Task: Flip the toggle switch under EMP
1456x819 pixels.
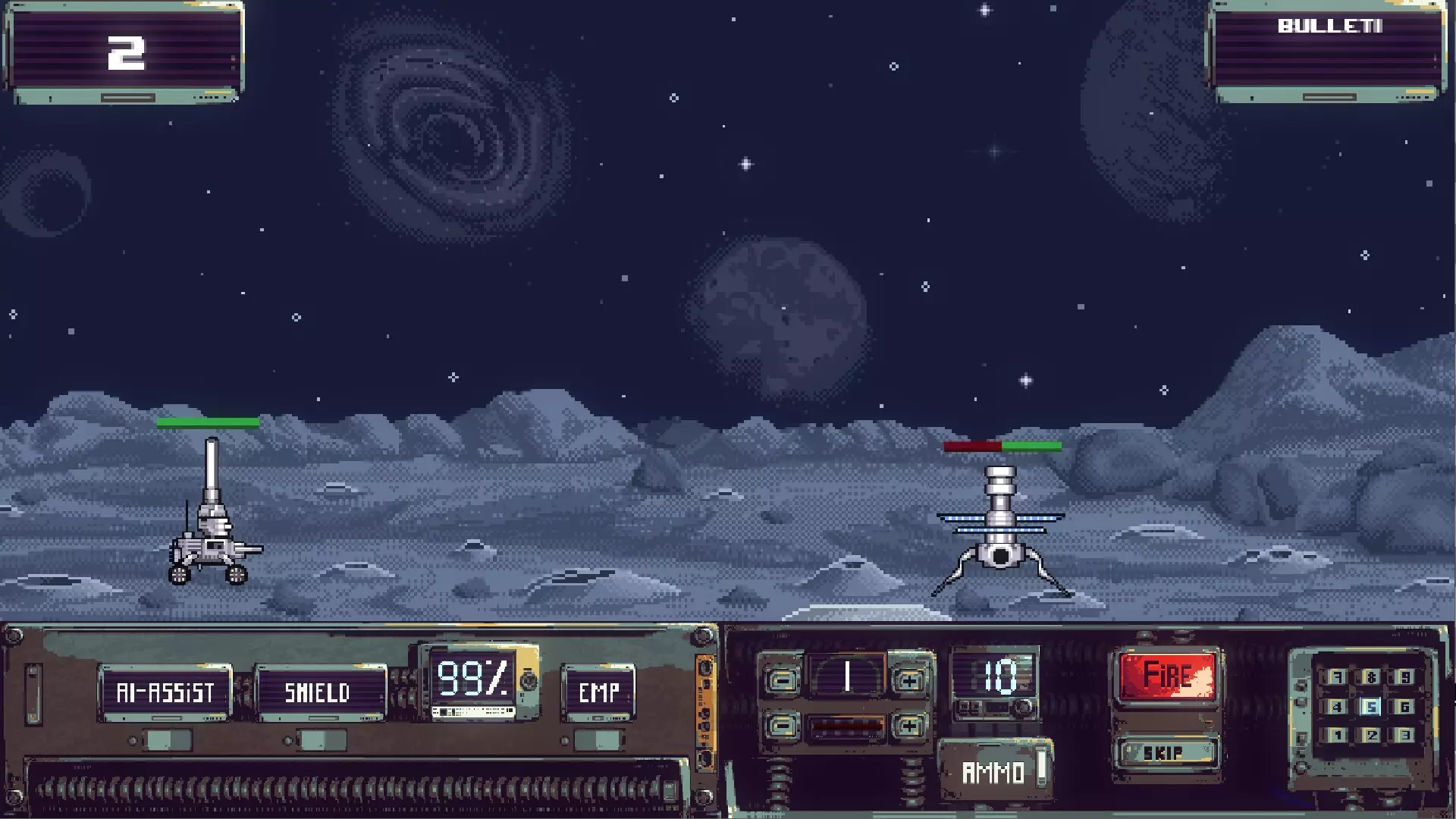Action: pyautogui.click(x=598, y=740)
